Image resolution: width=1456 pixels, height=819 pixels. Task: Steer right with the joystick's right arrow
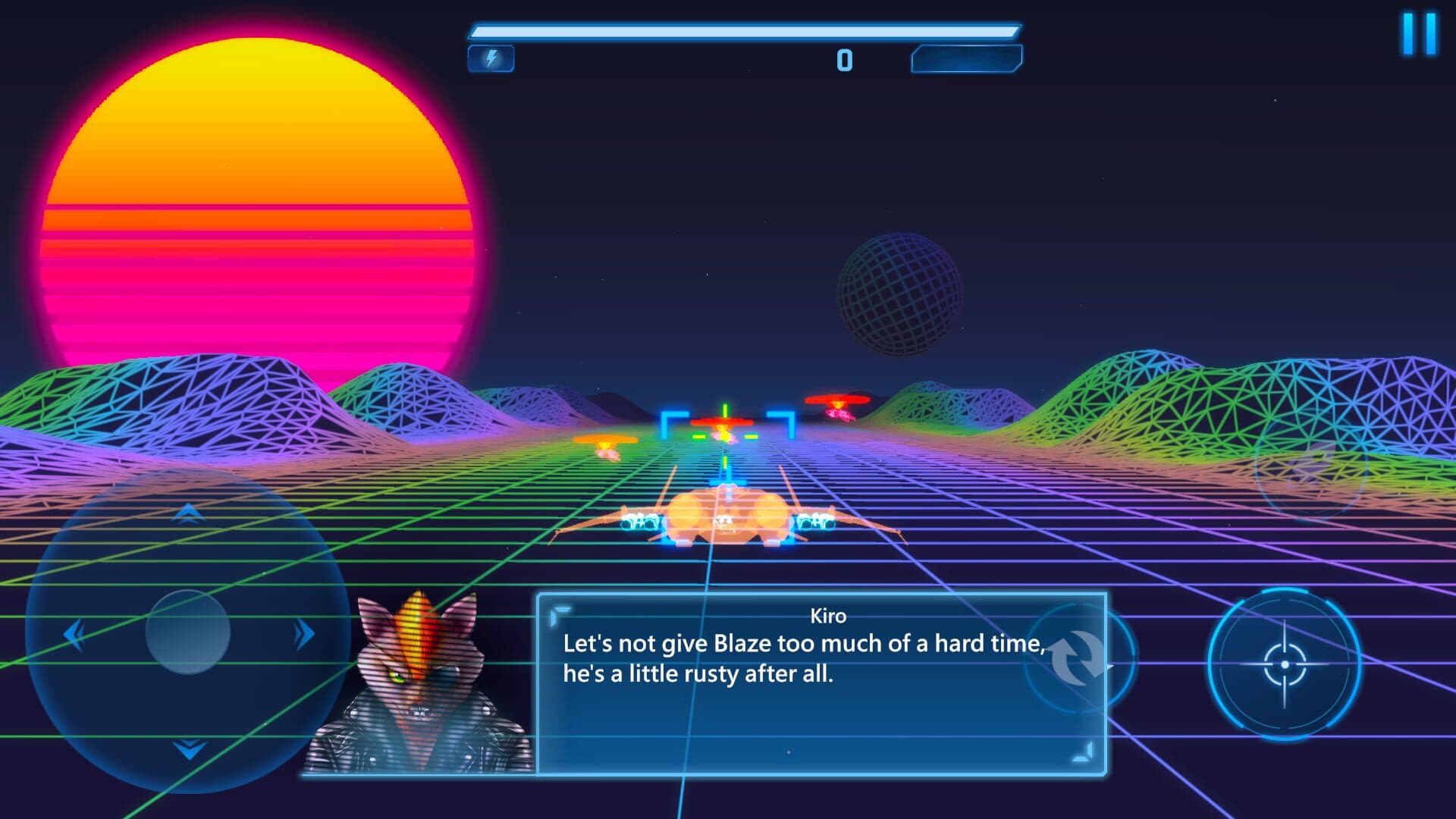tap(304, 633)
